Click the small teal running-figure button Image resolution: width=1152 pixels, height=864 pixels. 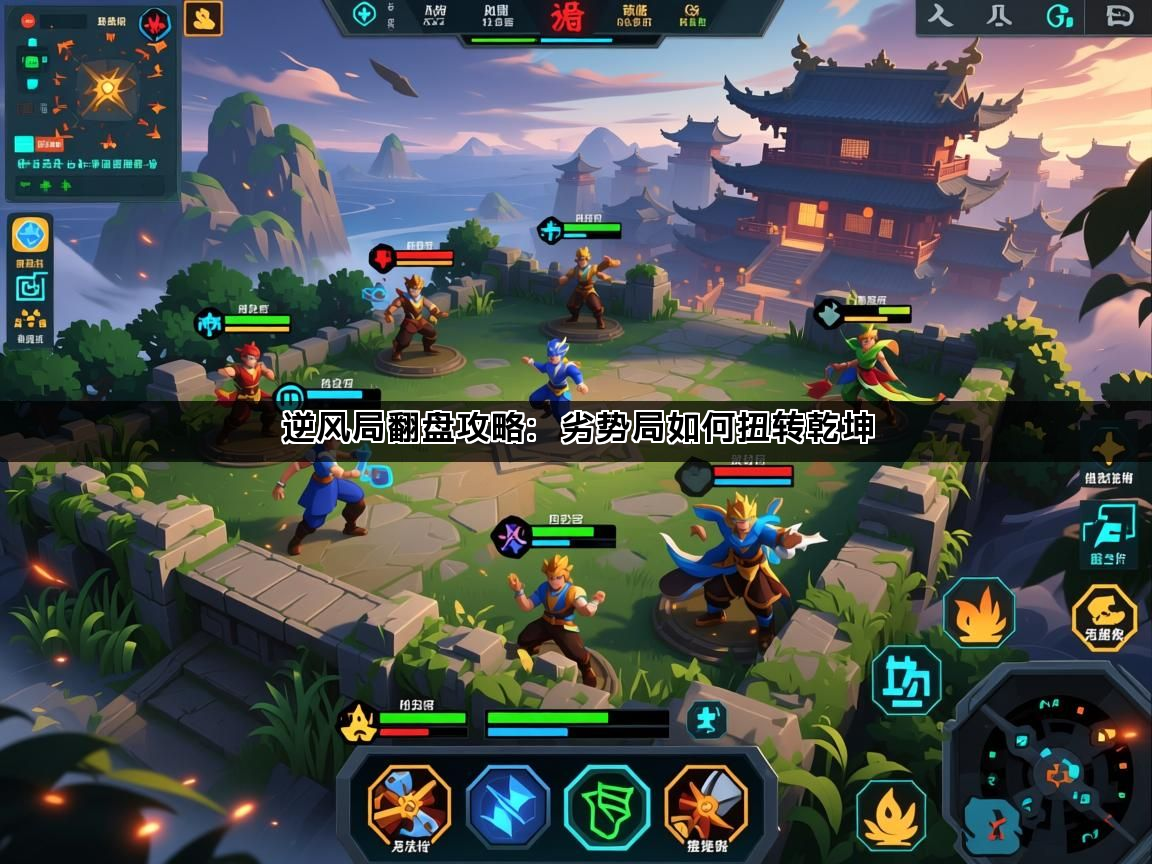click(x=706, y=720)
